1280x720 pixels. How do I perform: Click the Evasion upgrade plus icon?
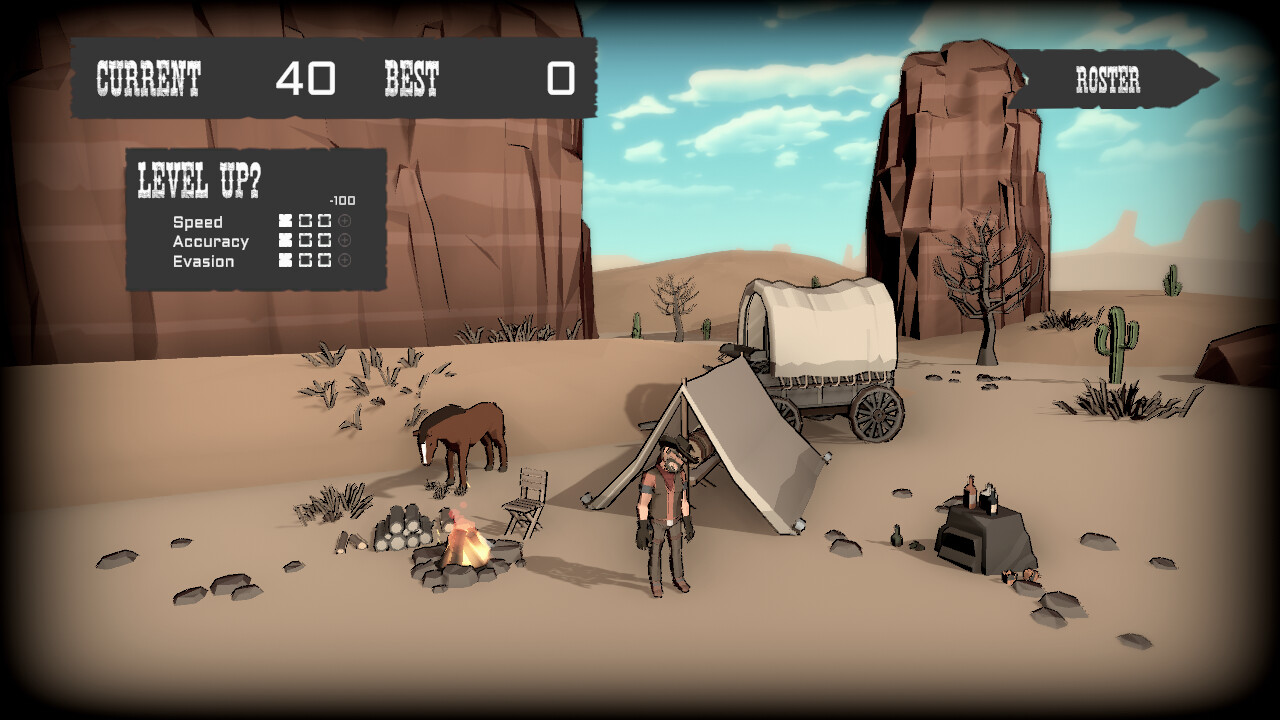[344, 258]
